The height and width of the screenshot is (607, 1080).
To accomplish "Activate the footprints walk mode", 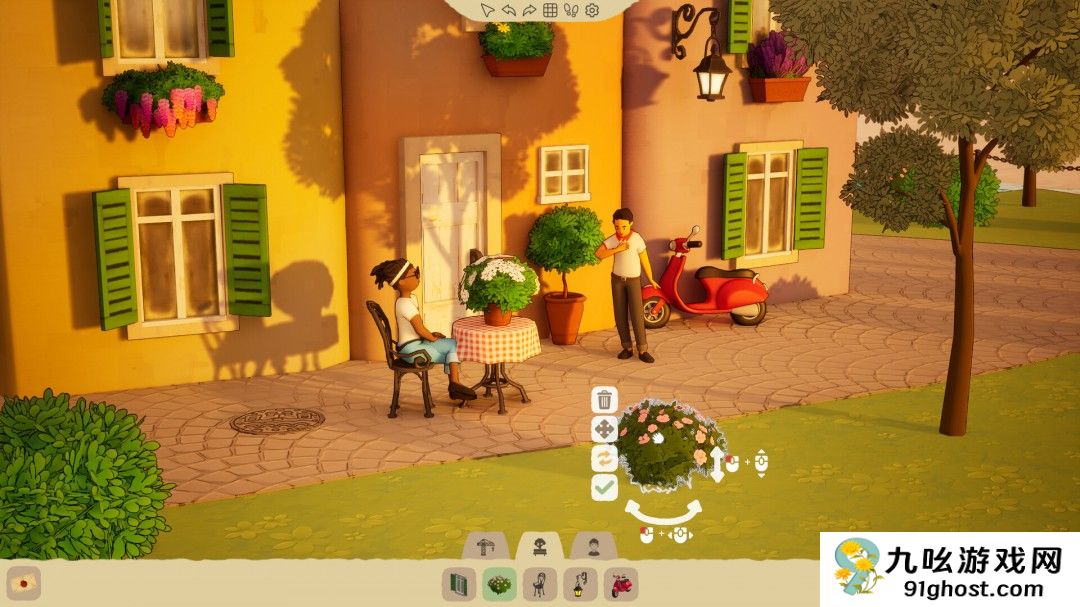I will [570, 10].
